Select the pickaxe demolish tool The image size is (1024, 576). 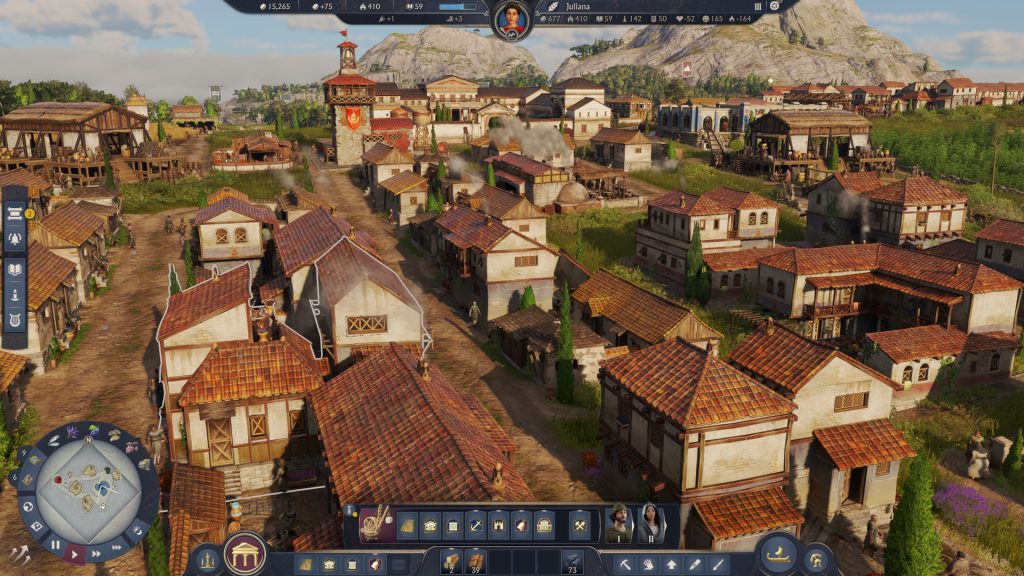(622, 564)
